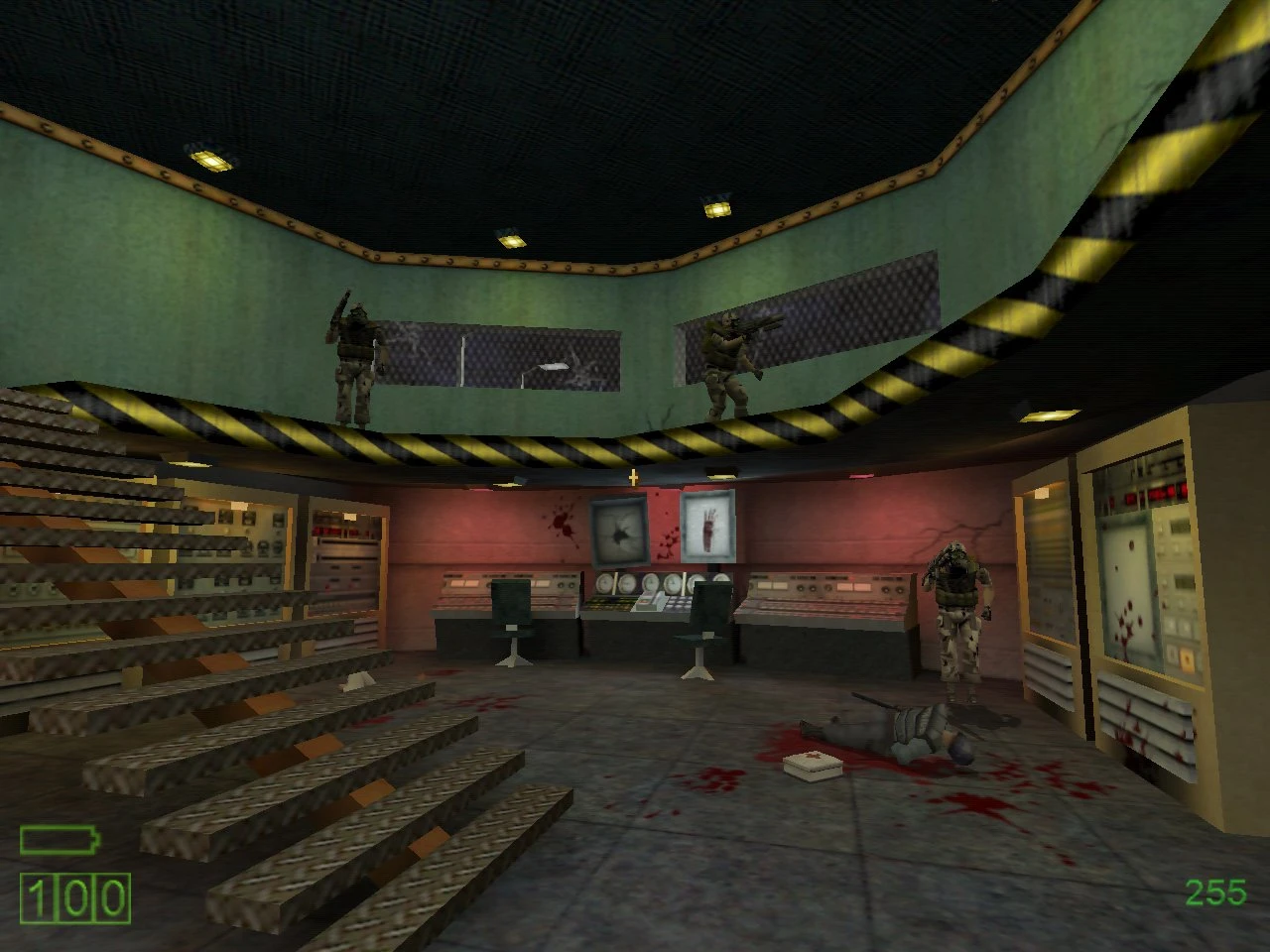Viewport: 1270px width, 952px height.
Task: Select the soldier aiming on the left catwalk
Action: 352,362
